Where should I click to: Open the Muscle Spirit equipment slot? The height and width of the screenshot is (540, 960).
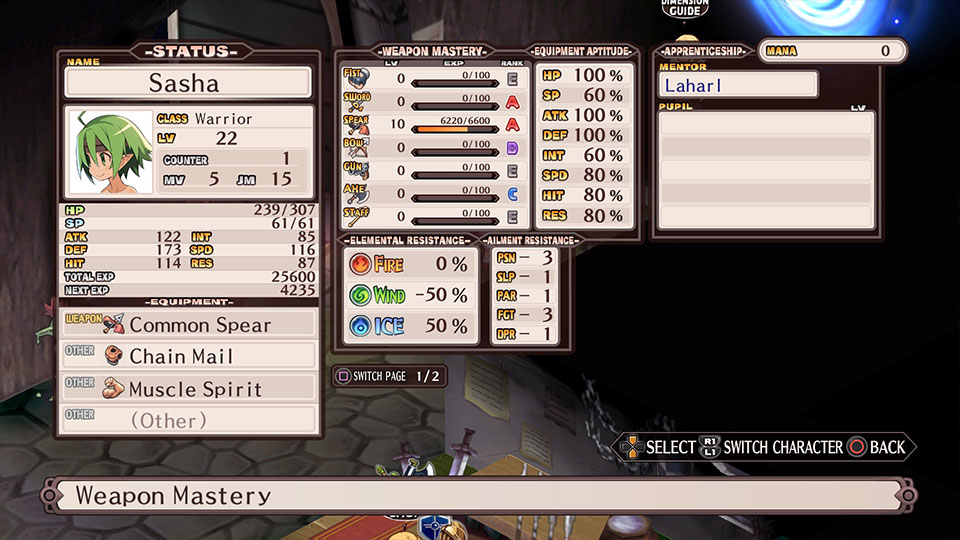coord(188,388)
